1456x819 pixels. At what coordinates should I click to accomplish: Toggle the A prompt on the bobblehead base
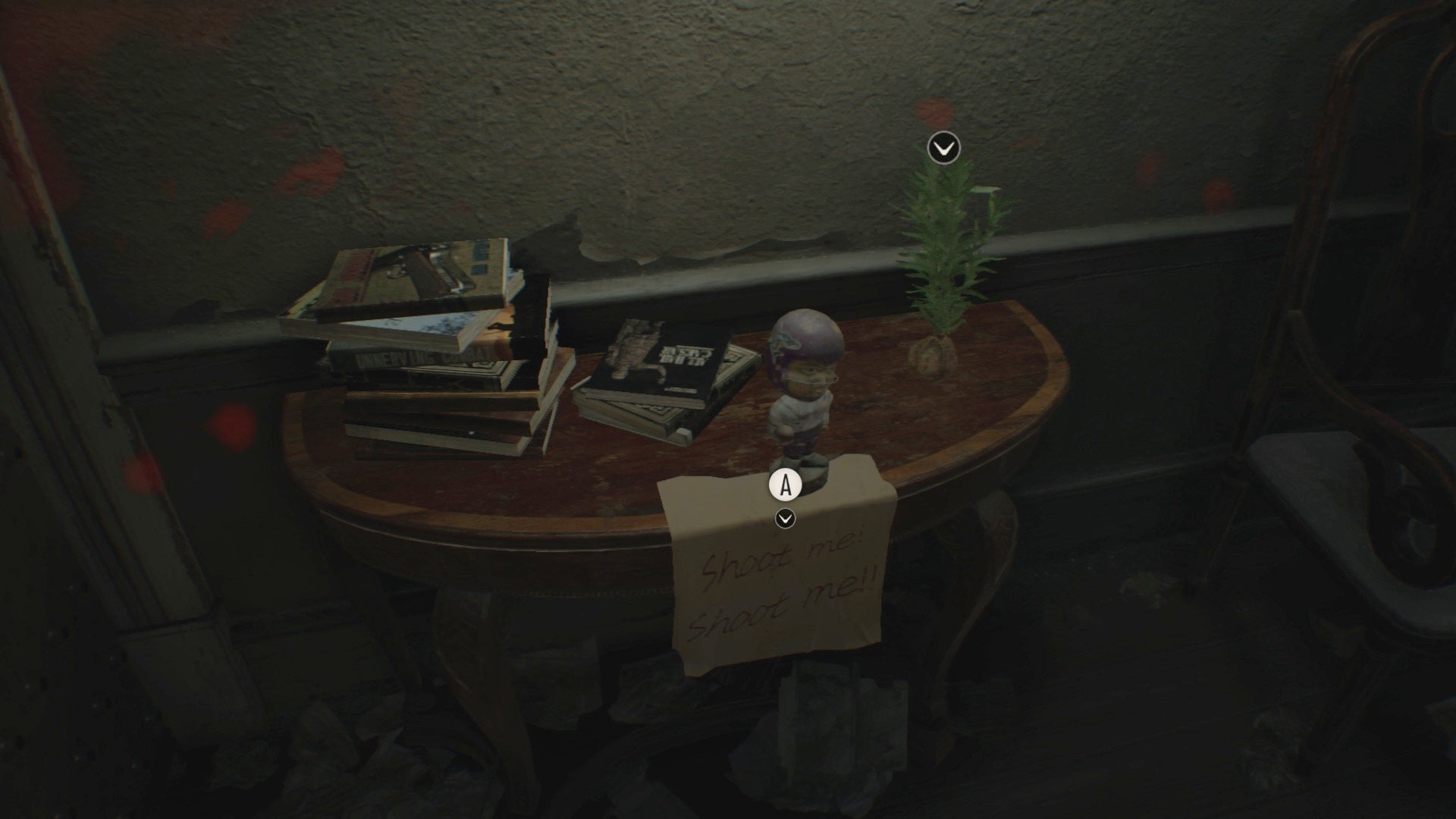pos(785,484)
